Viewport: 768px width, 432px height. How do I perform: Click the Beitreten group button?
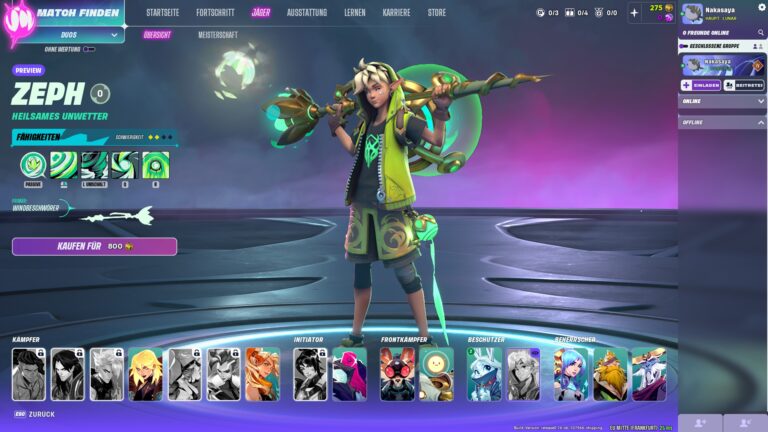[744, 85]
